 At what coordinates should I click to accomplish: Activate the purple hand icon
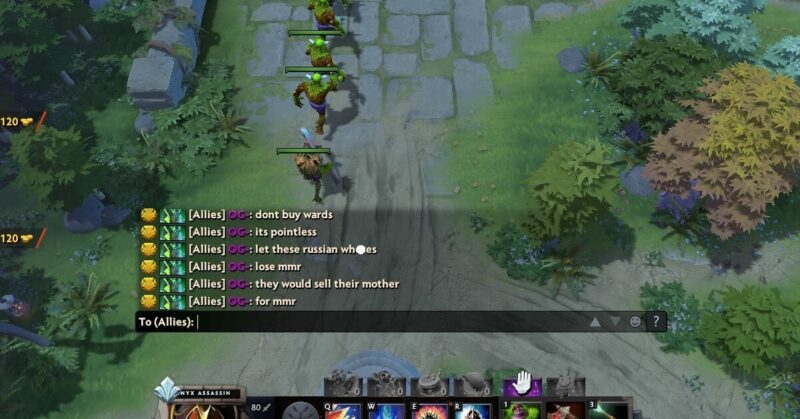coord(521,383)
